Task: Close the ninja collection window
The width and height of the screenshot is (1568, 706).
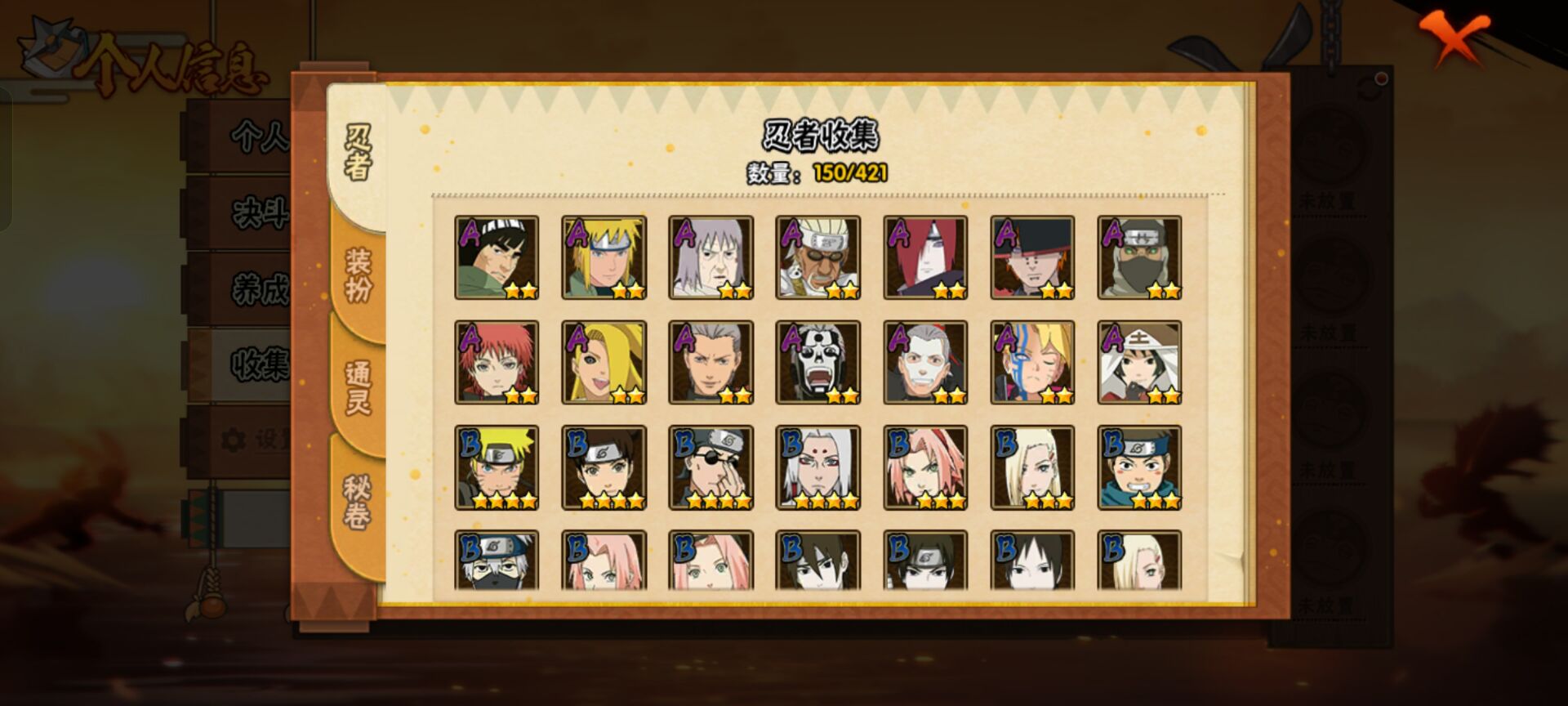Action: 1455,38
